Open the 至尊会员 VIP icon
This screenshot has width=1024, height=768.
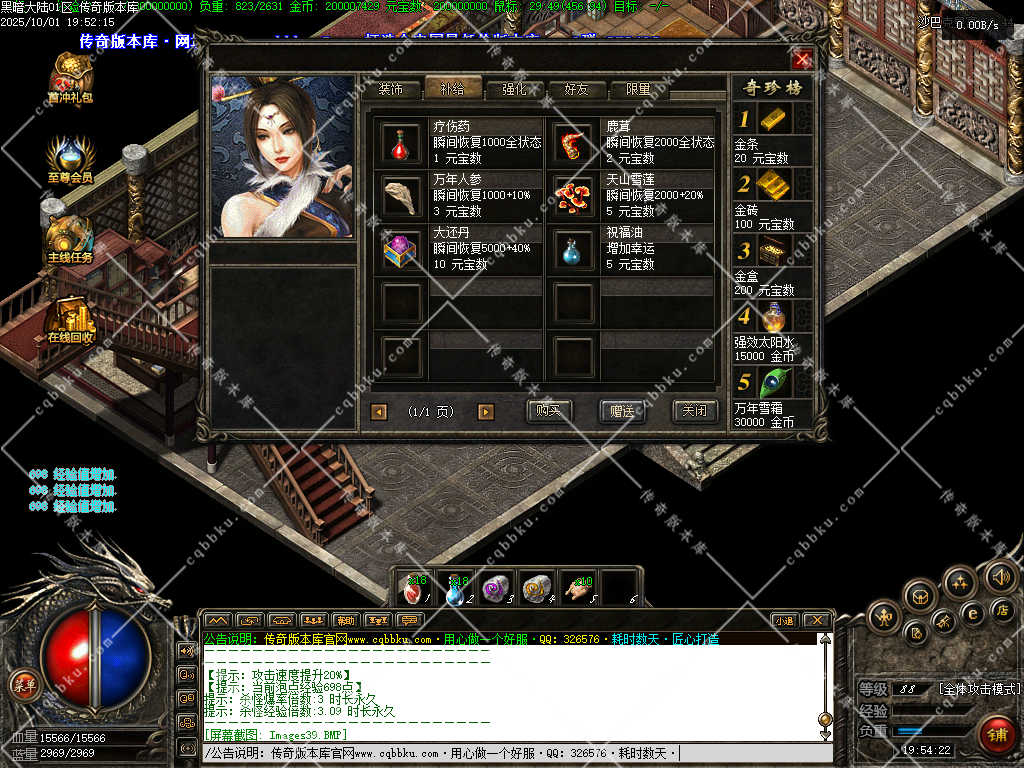point(70,160)
